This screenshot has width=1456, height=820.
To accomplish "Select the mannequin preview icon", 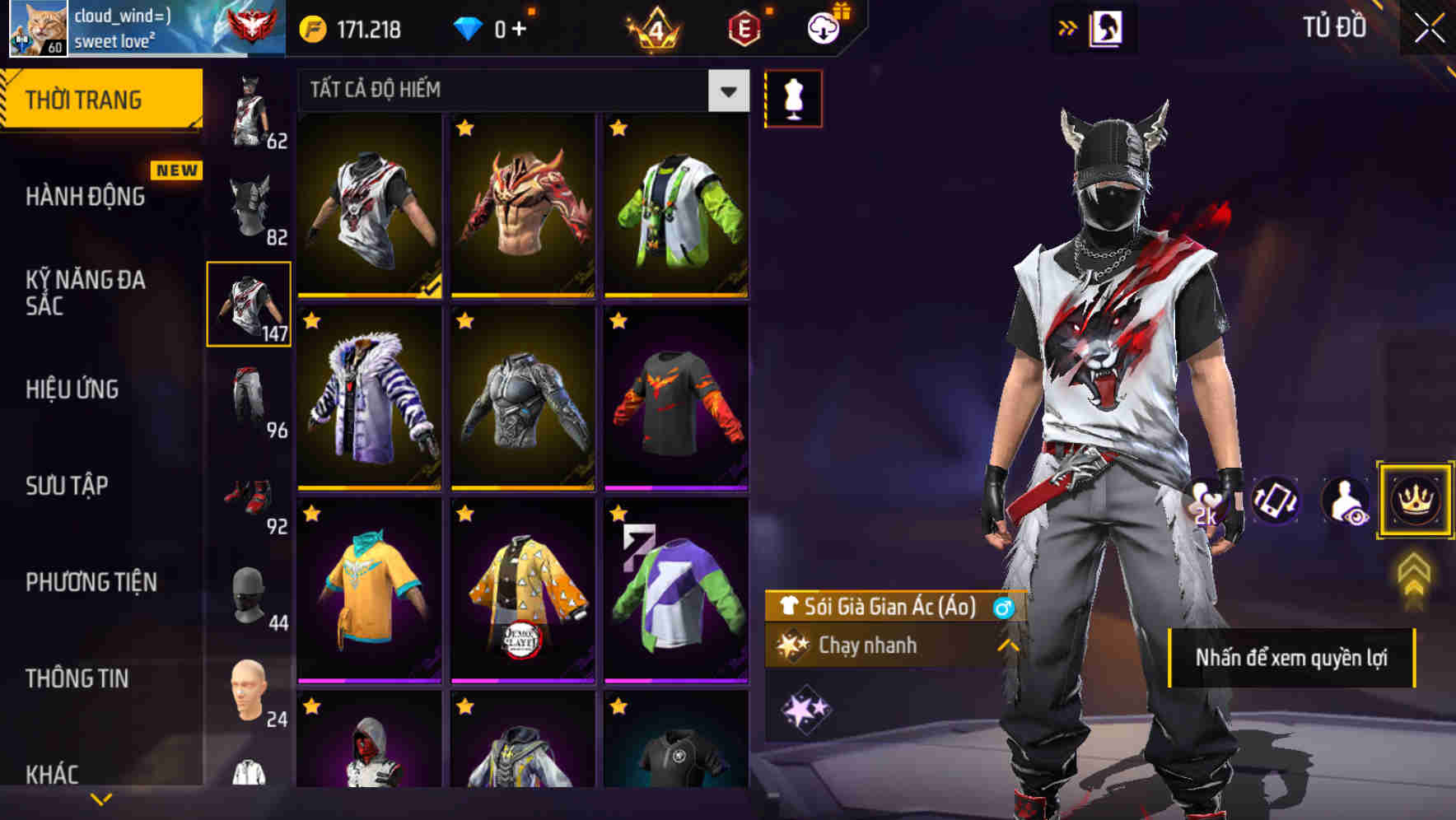I will click(793, 97).
